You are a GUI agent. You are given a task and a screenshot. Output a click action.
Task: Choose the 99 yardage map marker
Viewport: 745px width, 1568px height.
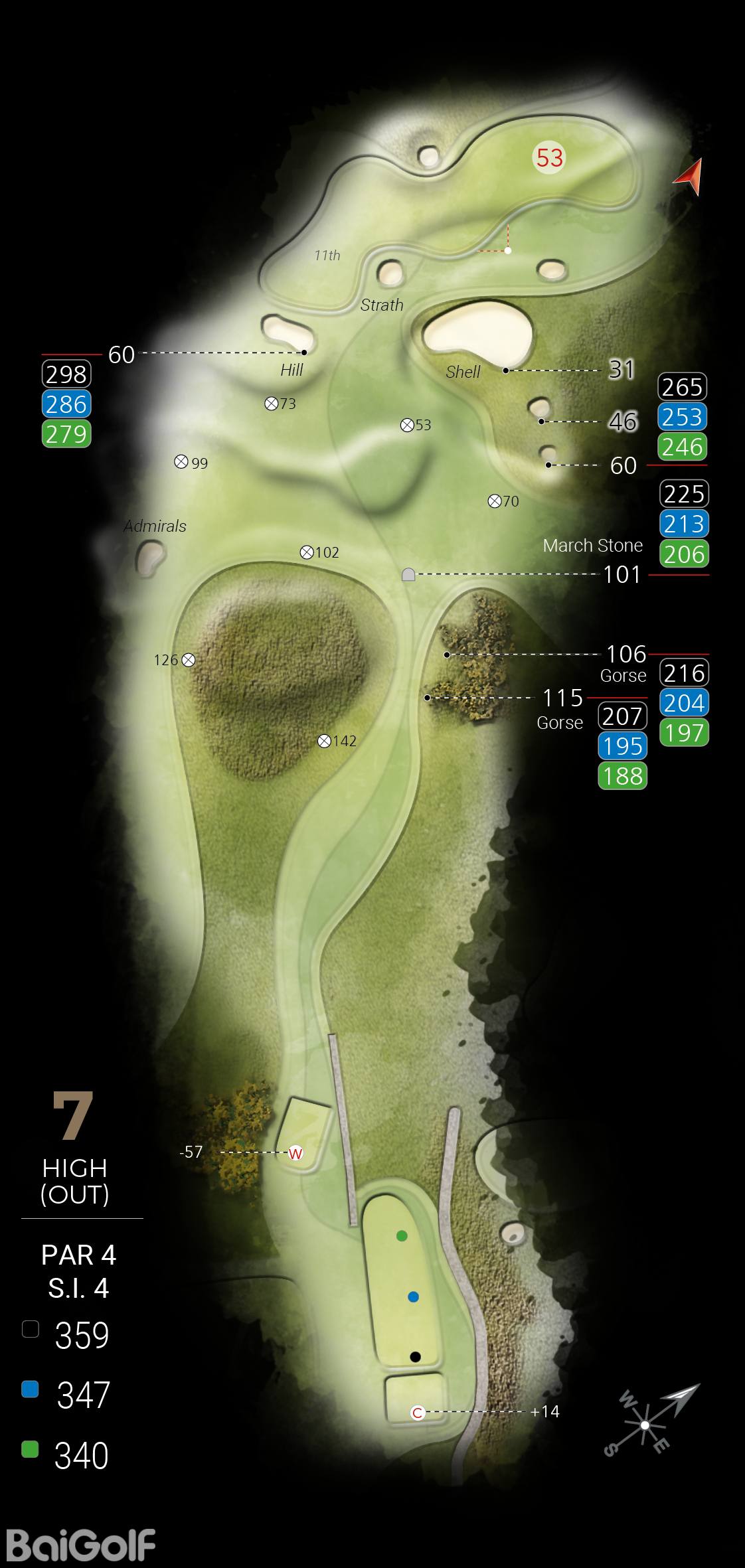point(181,462)
